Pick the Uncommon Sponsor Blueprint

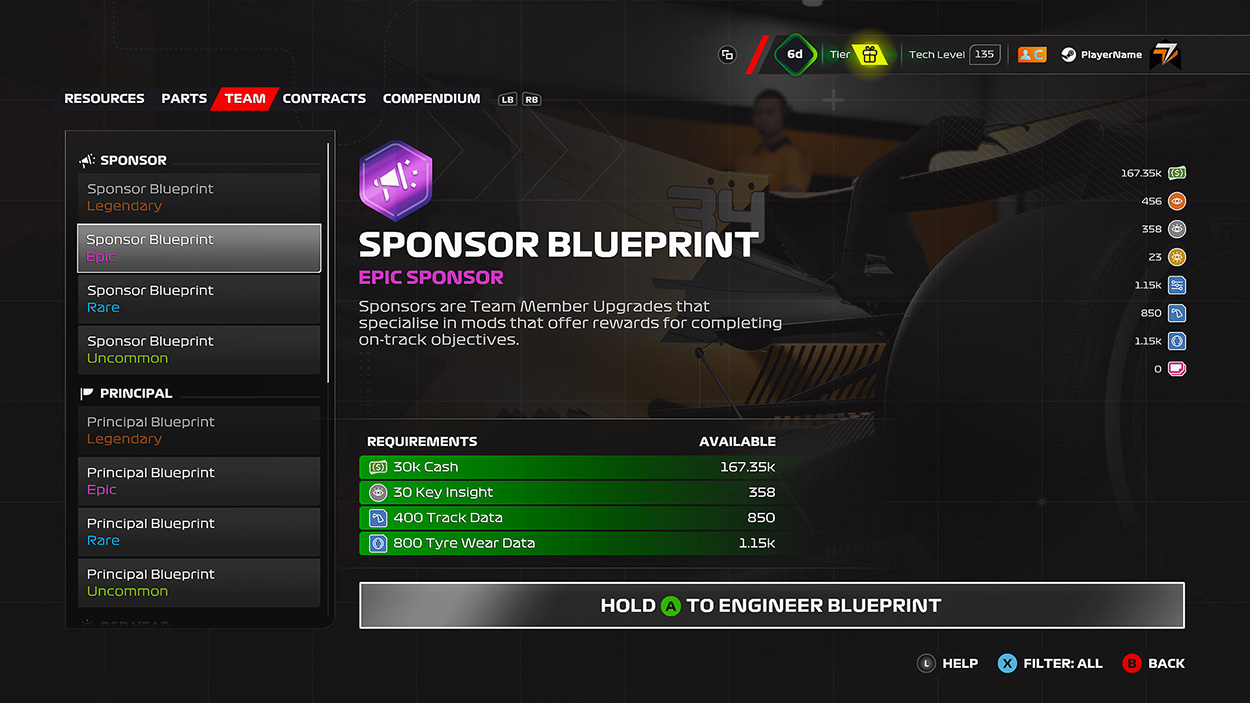click(199, 350)
